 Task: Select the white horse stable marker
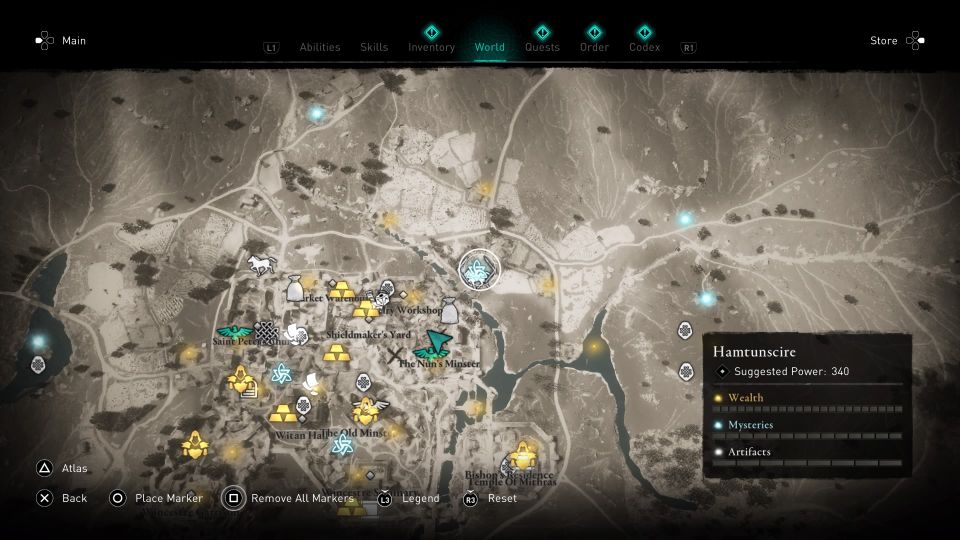point(261,264)
